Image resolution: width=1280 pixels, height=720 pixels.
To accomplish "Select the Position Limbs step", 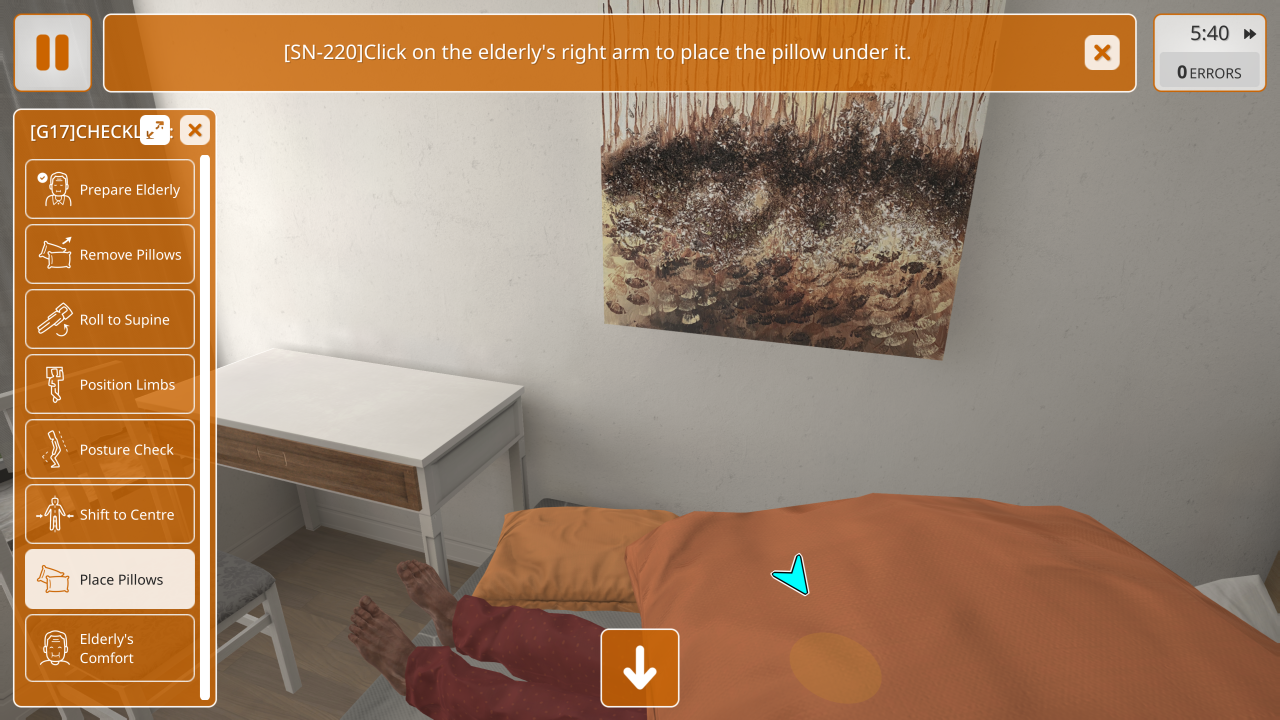I will pyautogui.click(x=110, y=384).
